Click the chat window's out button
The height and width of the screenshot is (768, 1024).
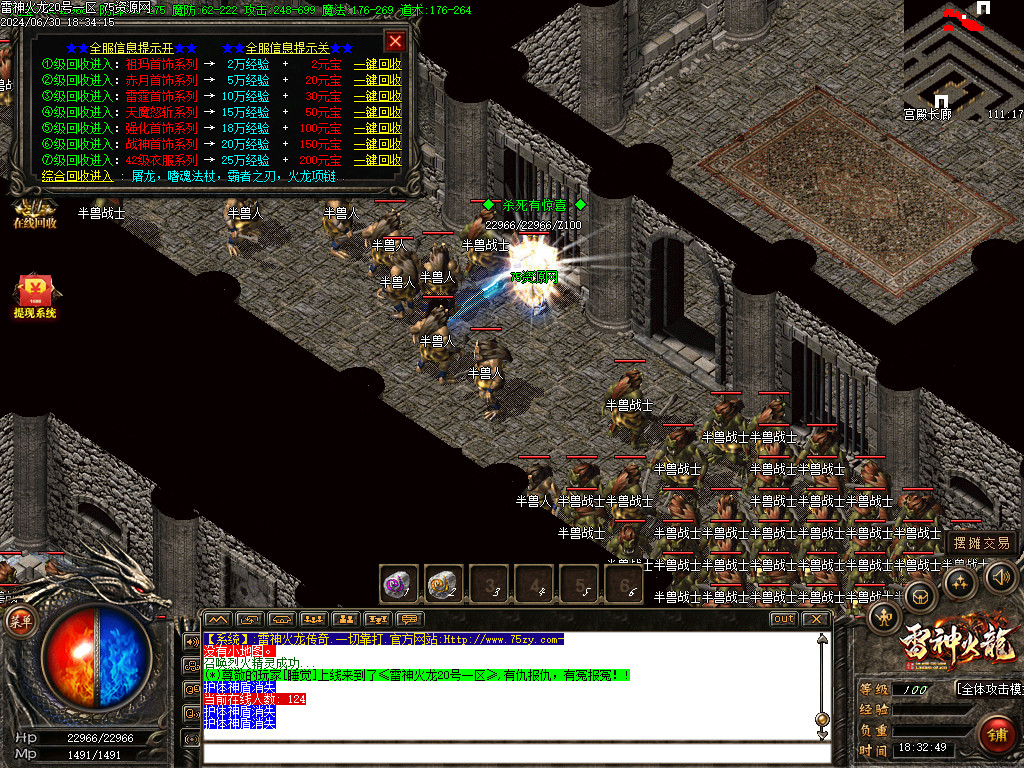(x=783, y=619)
